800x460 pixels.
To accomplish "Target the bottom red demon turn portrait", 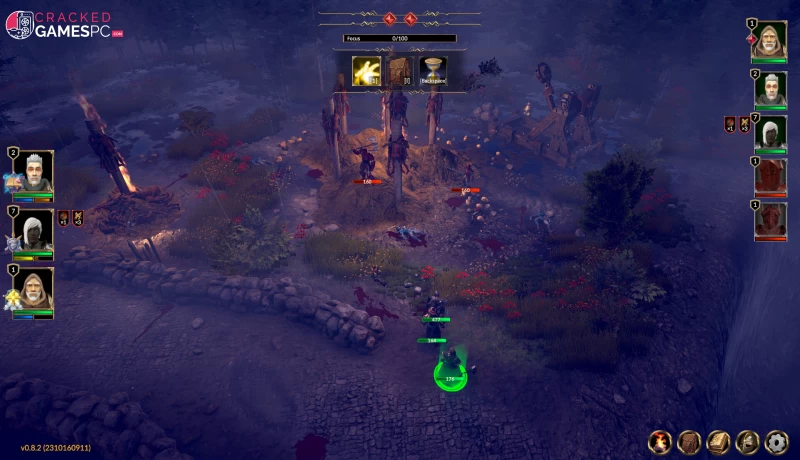I will click(x=770, y=220).
